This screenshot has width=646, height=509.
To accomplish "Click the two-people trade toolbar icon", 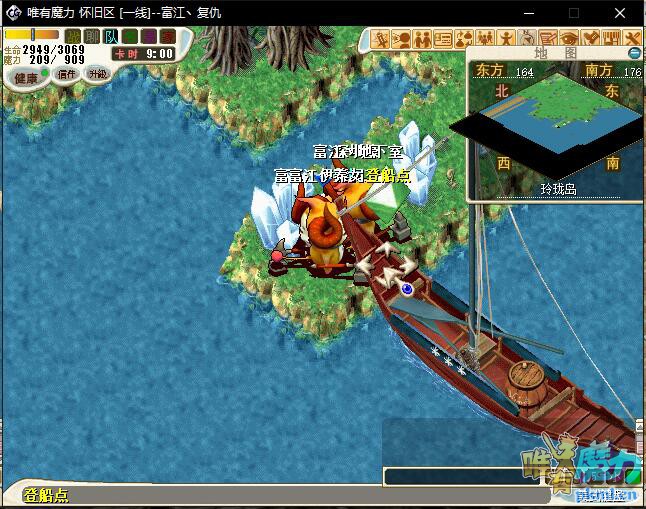I will point(422,39).
